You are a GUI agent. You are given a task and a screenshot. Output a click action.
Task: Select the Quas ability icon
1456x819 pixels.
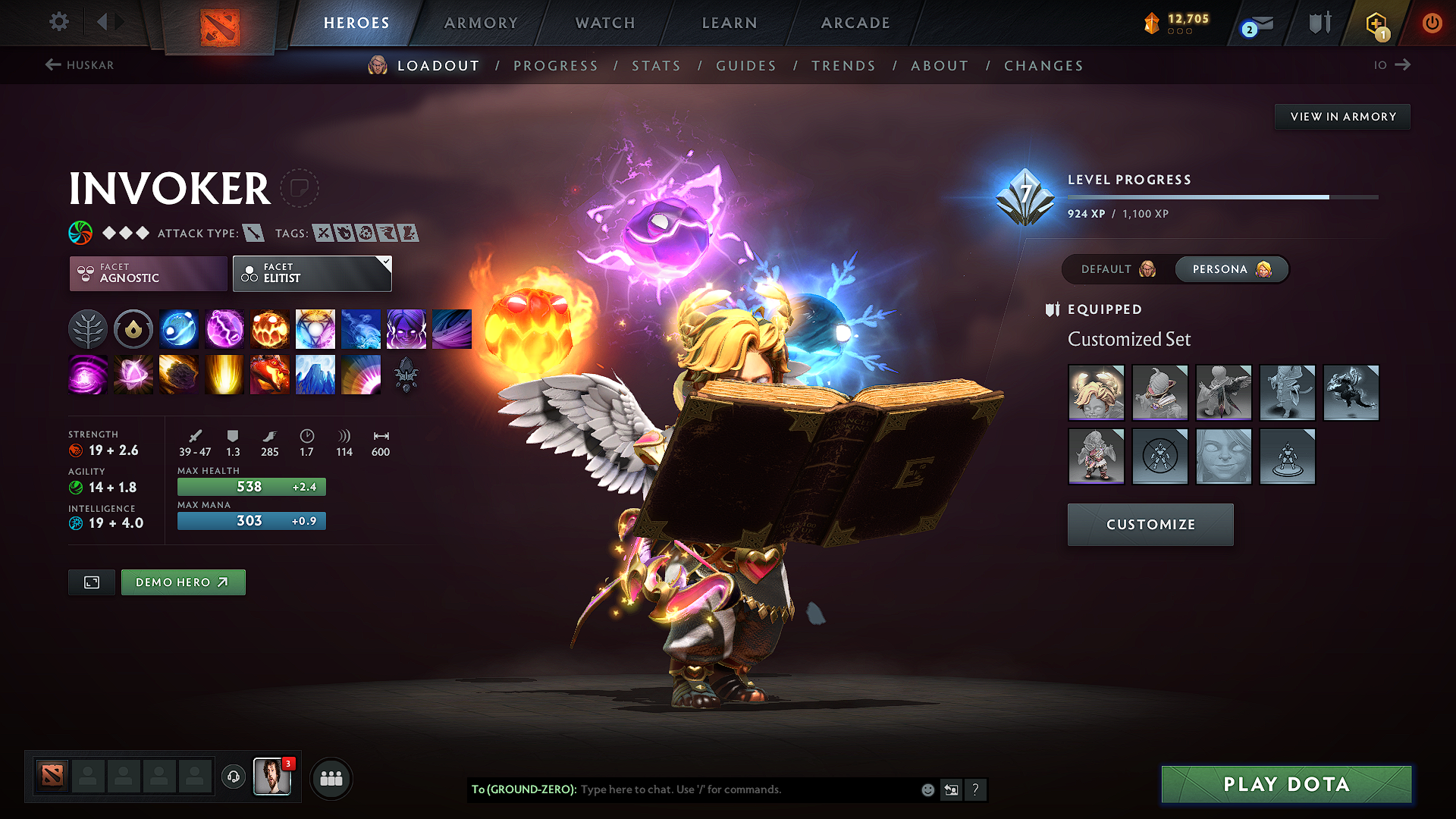179,329
